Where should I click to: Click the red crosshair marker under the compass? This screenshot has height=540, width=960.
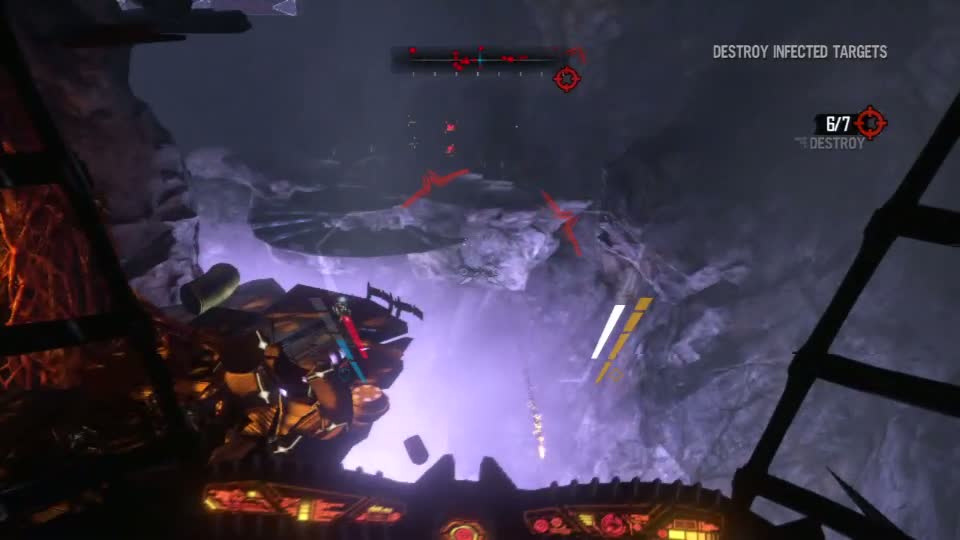[x=566, y=78]
